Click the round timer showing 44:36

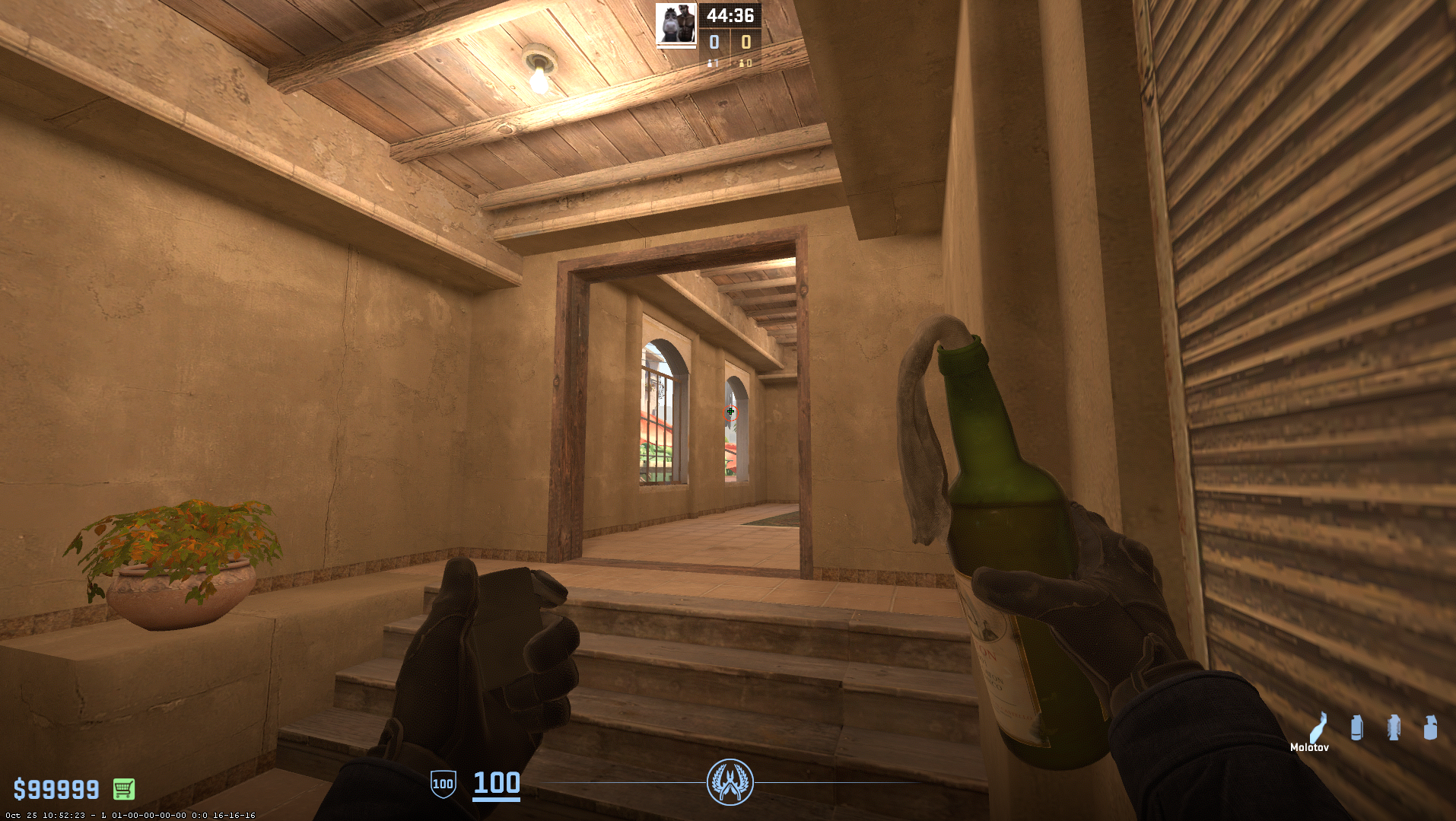730,14
